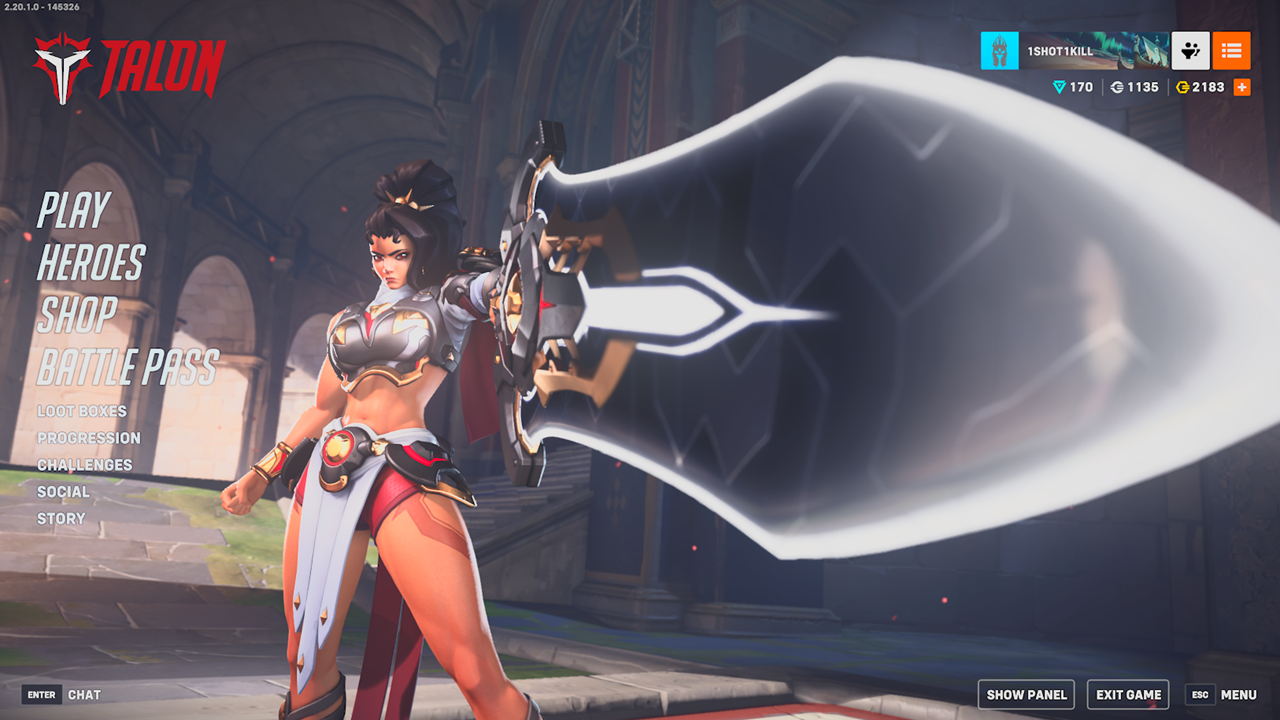Open the Play menu
The image size is (1280, 720).
(x=74, y=211)
